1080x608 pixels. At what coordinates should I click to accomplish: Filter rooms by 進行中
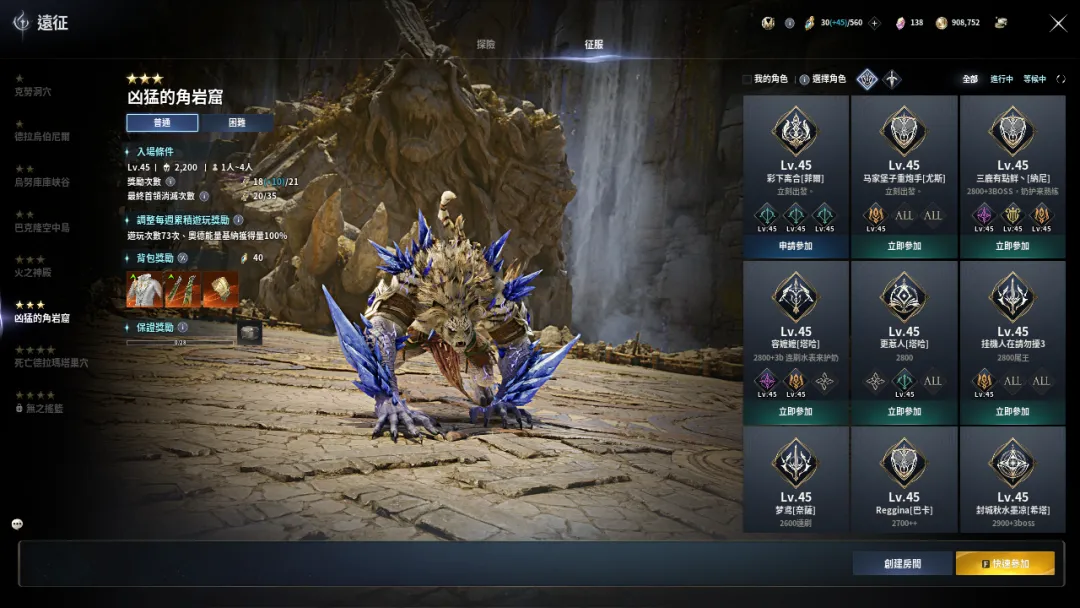pyautogui.click(x=1002, y=79)
